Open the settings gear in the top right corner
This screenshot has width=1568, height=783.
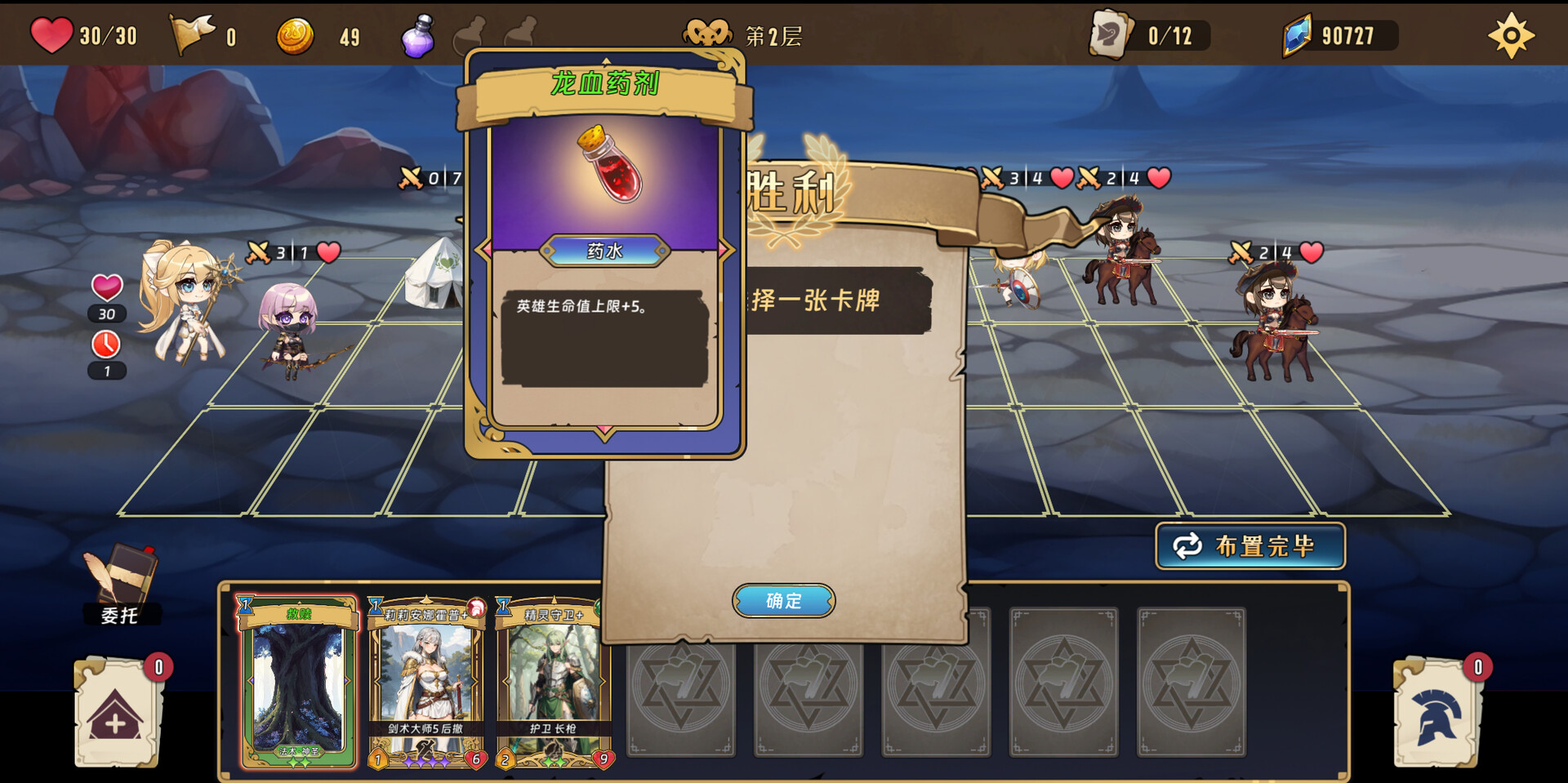1512,34
